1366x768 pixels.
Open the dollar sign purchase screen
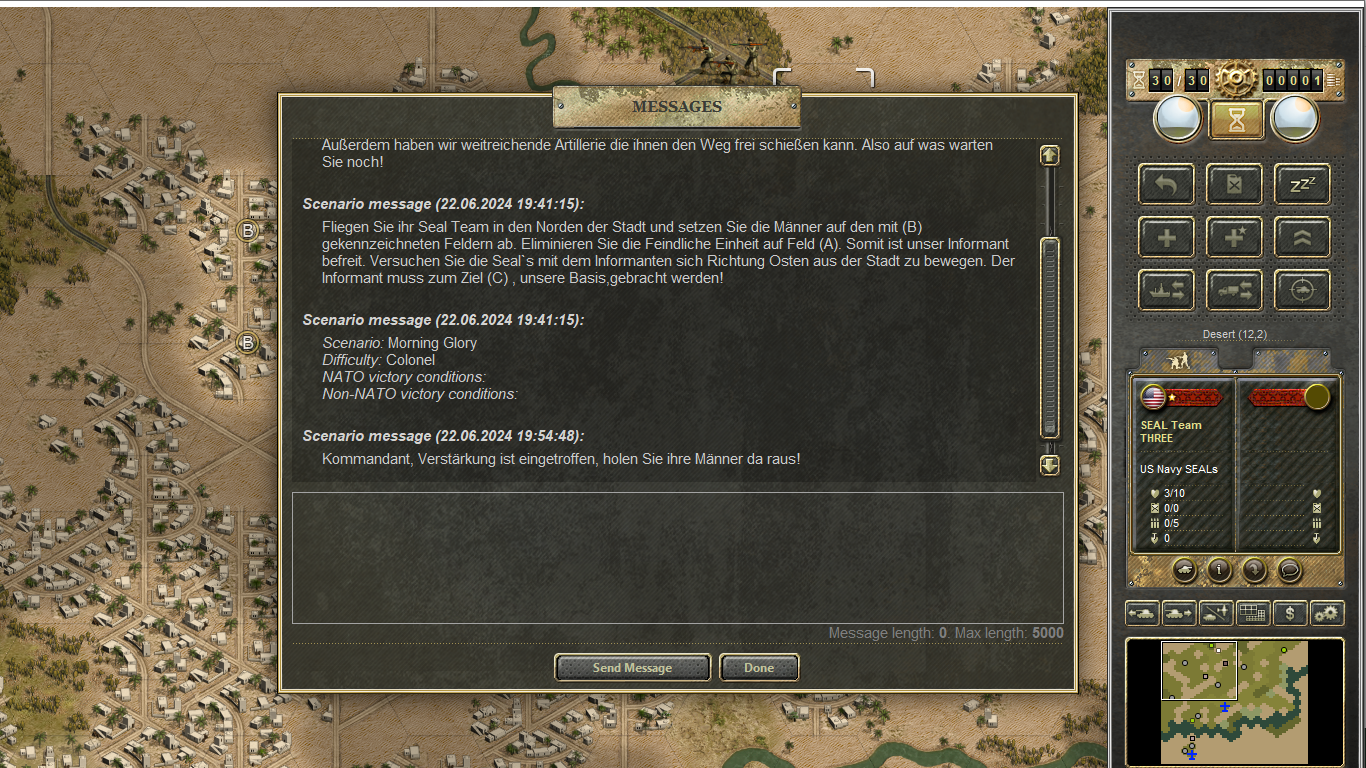pos(1290,613)
